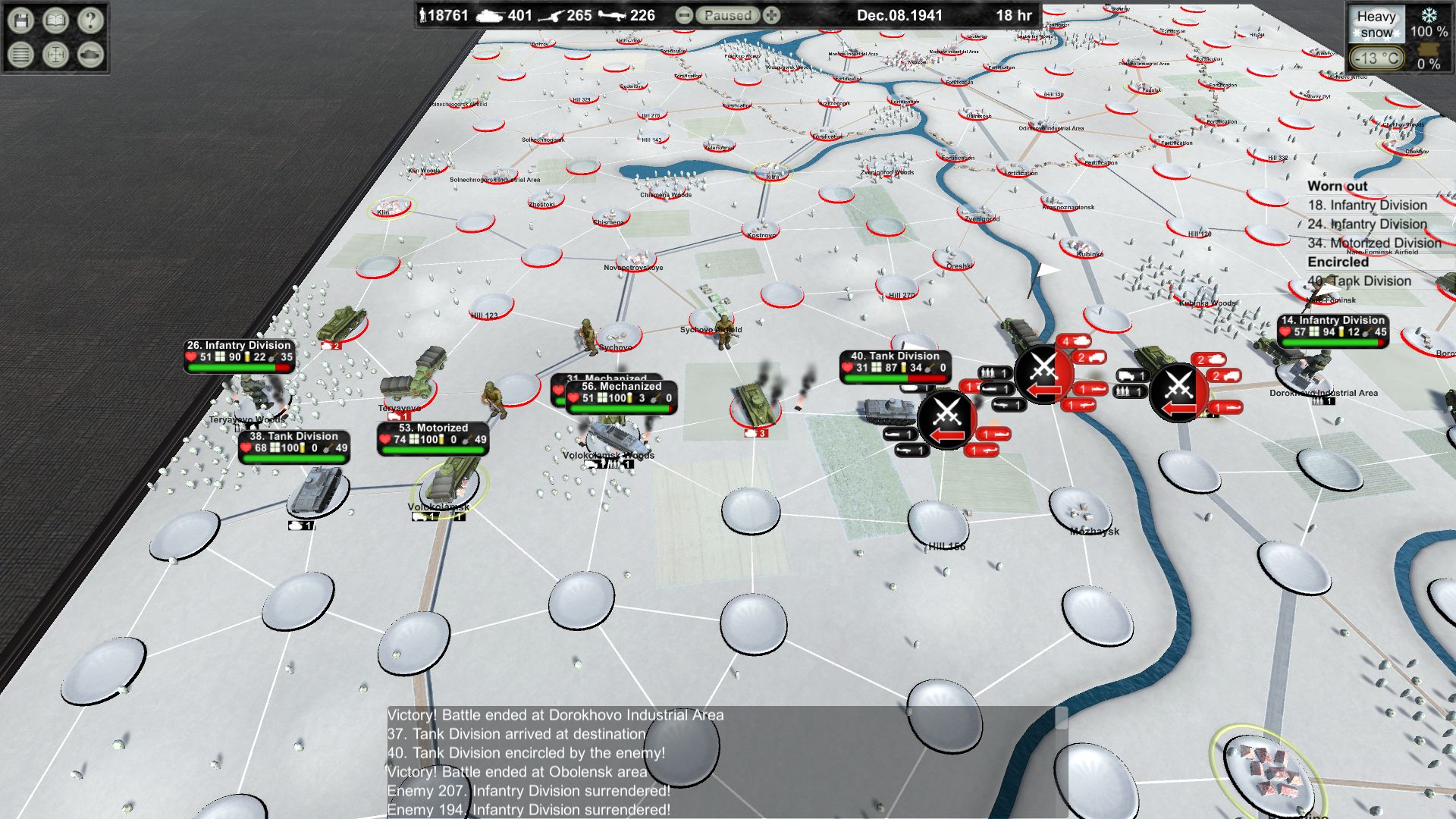Choose 40. Tank Division in Encircled list
Viewport: 1456px width, 819px height.
tap(1359, 281)
